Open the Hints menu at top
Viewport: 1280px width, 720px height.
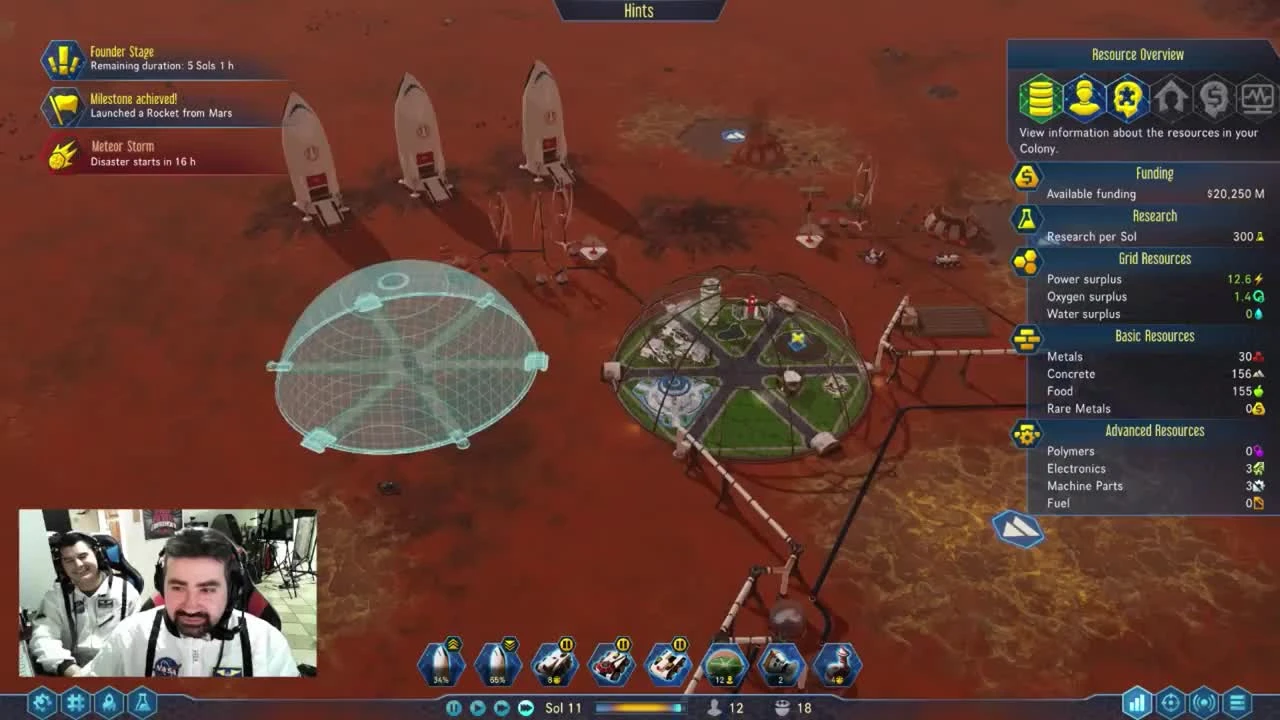point(637,11)
